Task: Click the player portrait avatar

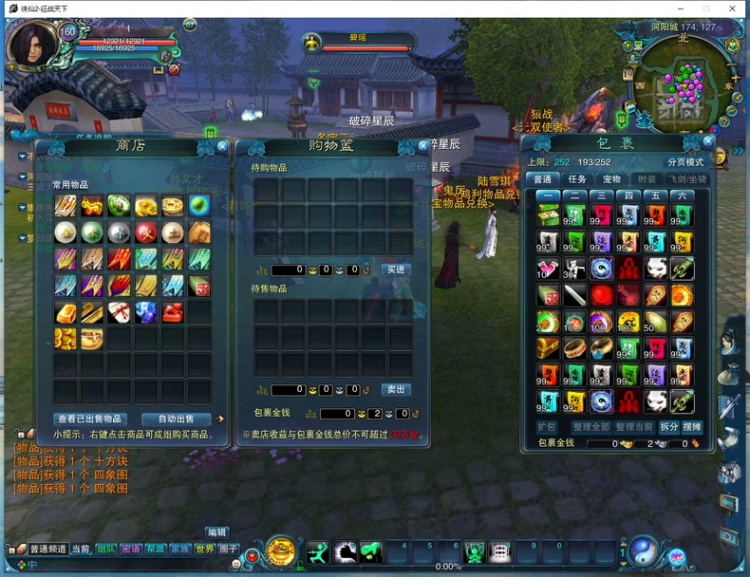Action: (x=32, y=46)
